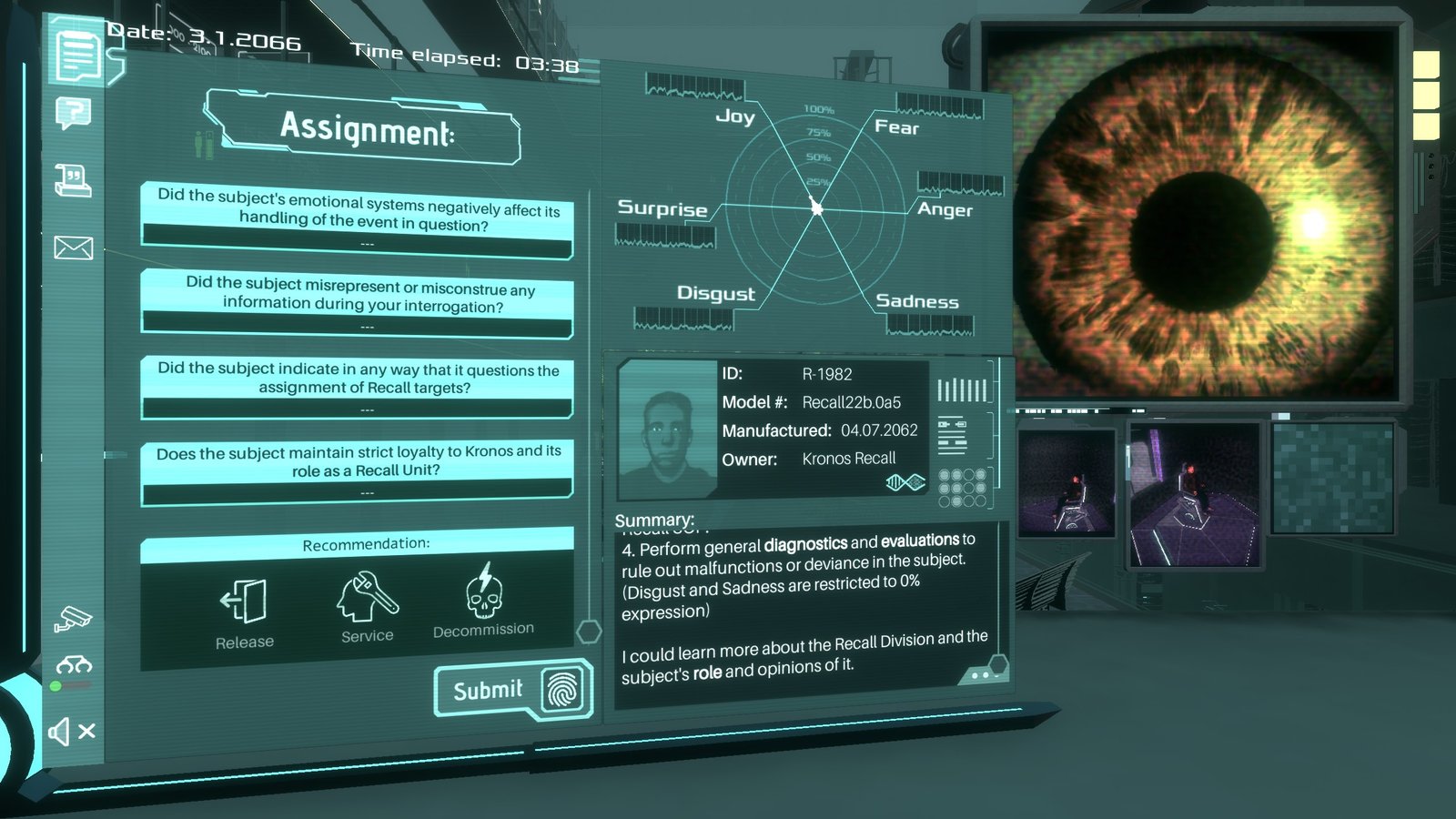
Task: Pick the Decommission skull recommendation
Action: 483,601
